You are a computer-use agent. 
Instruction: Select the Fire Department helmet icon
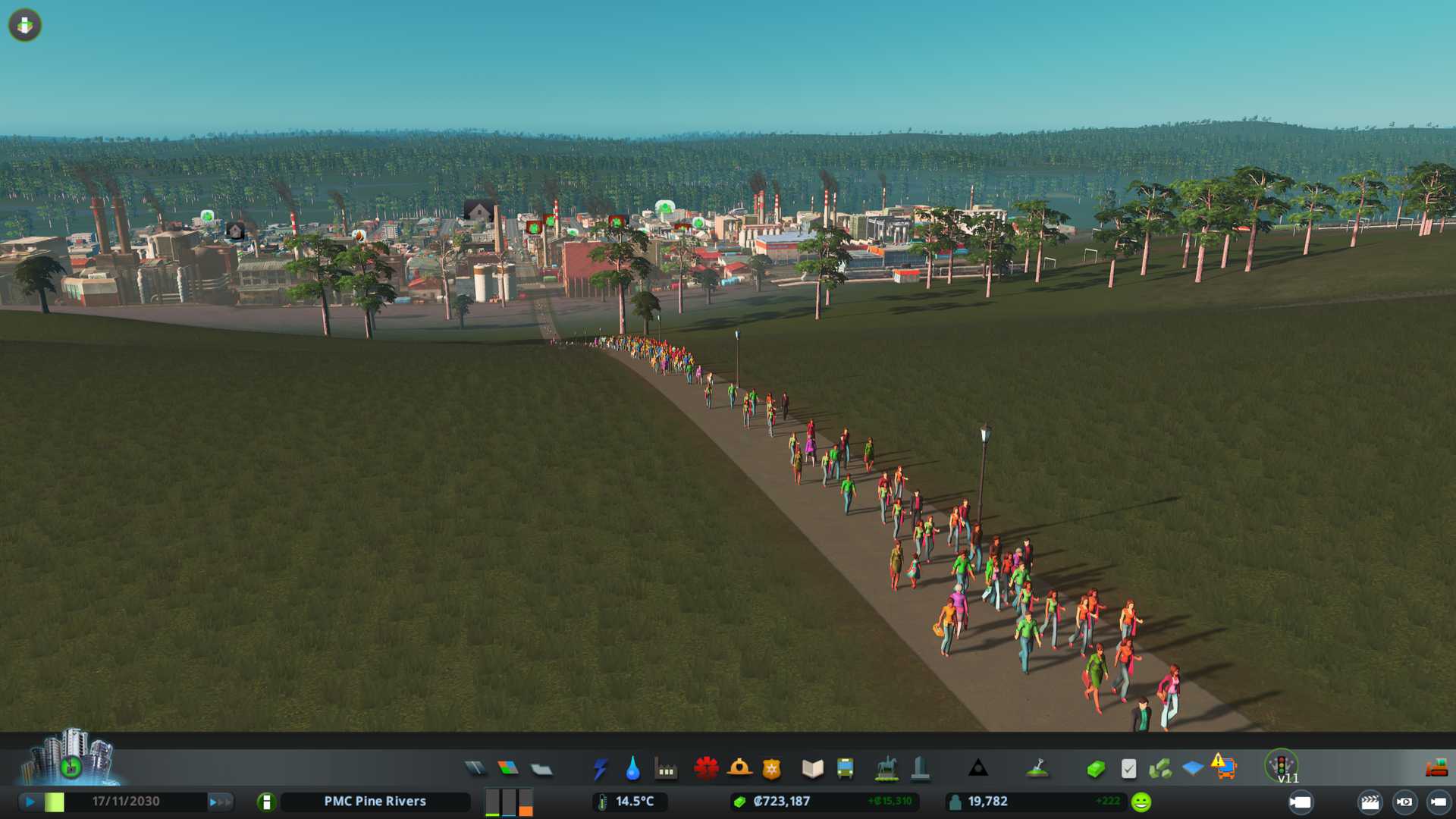[x=739, y=769]
